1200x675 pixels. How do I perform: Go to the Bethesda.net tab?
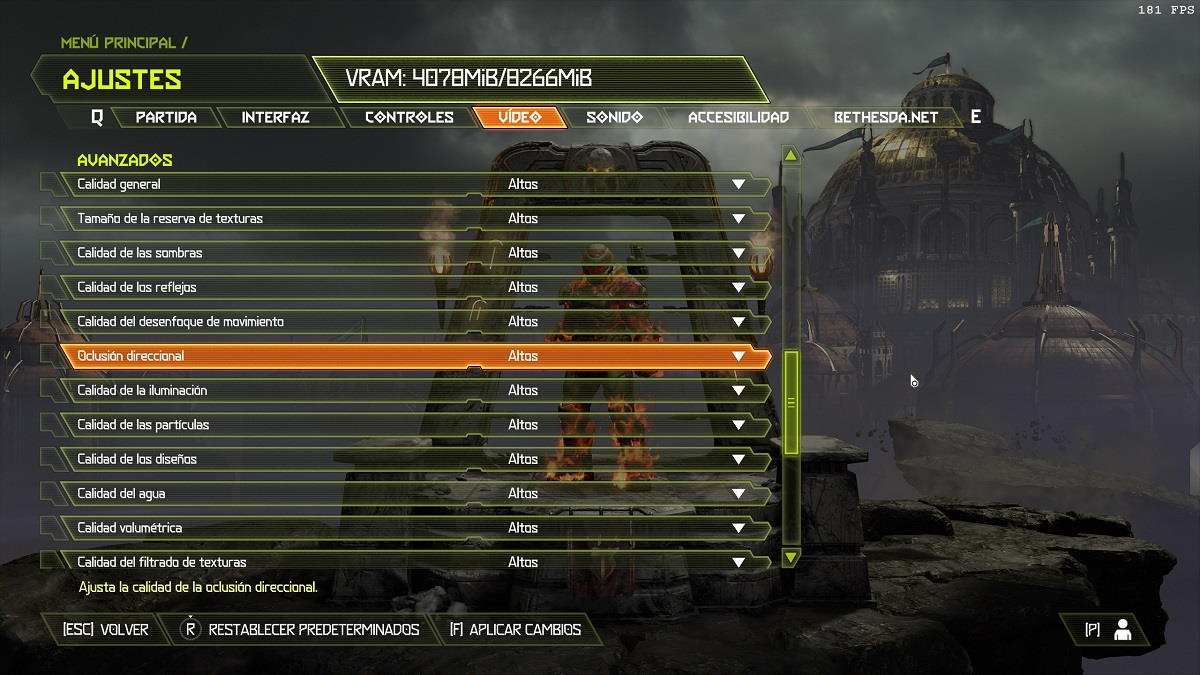coord(886,117)
